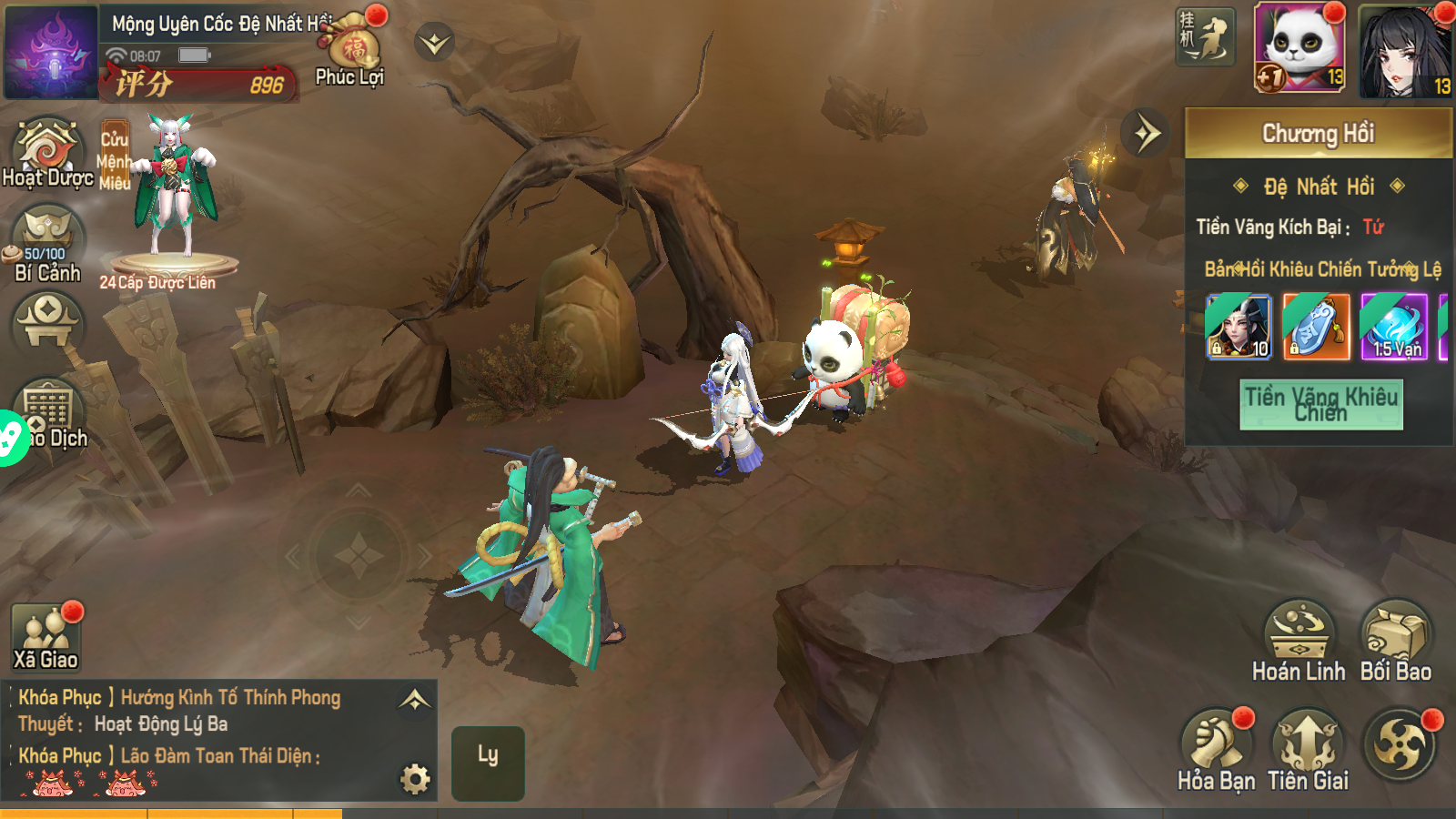This screenshot has width=1456, height=819.
Task: Click the Ly chat channel button
Action: pyautogui.click(x=488, y=763)
